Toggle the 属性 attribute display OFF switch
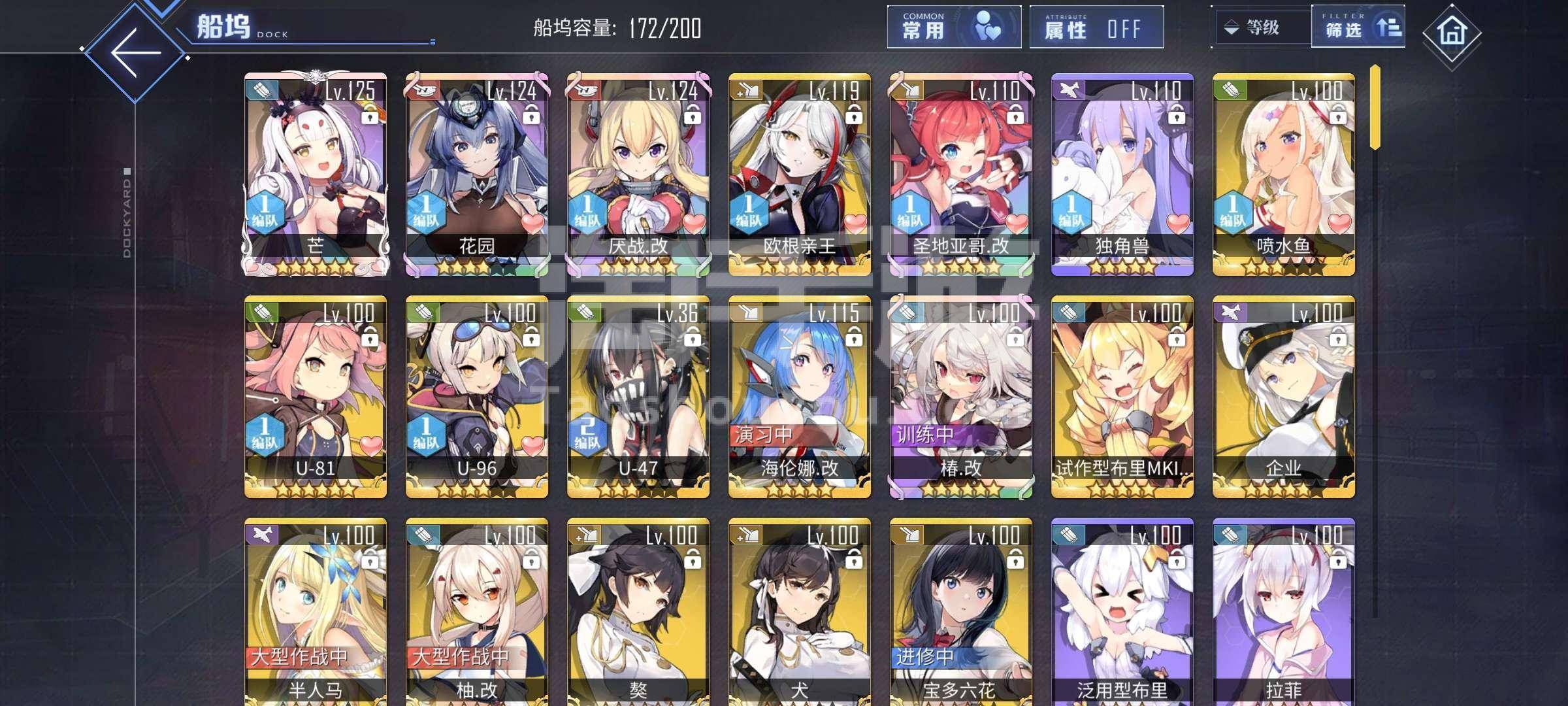This screenshot has height=706, width=1568. (x=1096, y=27)
